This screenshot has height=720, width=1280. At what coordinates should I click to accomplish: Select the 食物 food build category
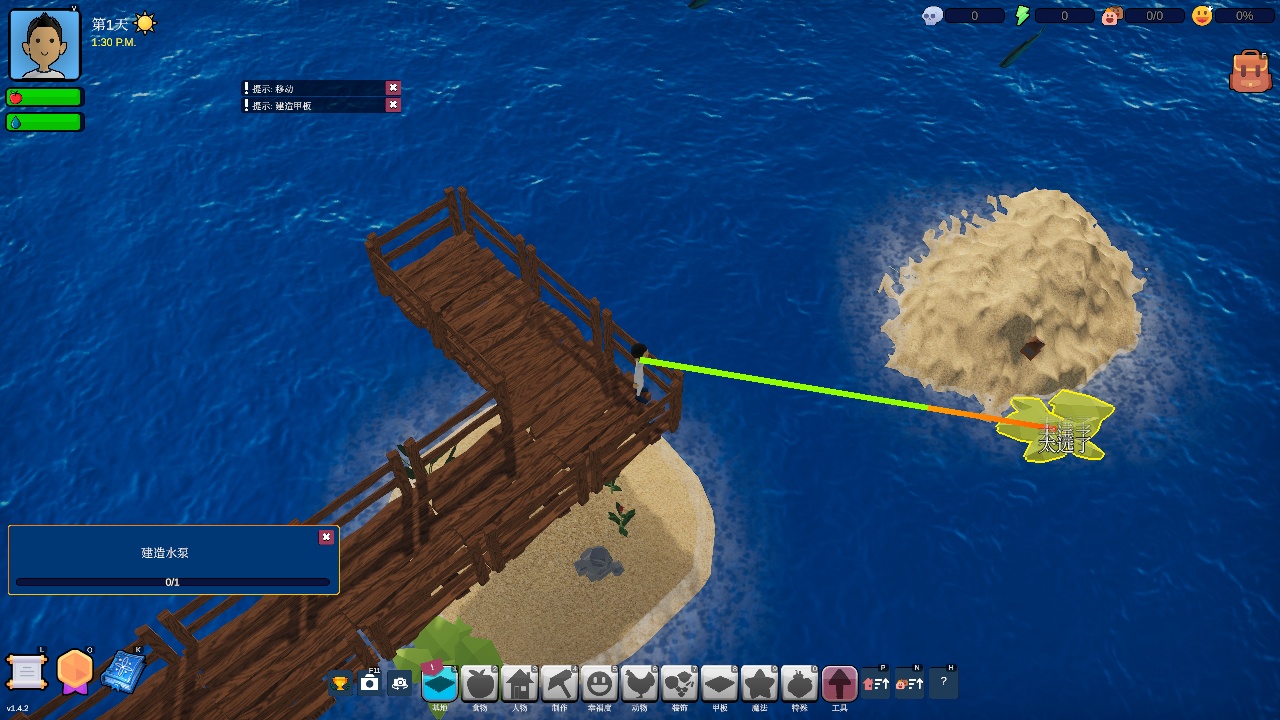(480, 684)
